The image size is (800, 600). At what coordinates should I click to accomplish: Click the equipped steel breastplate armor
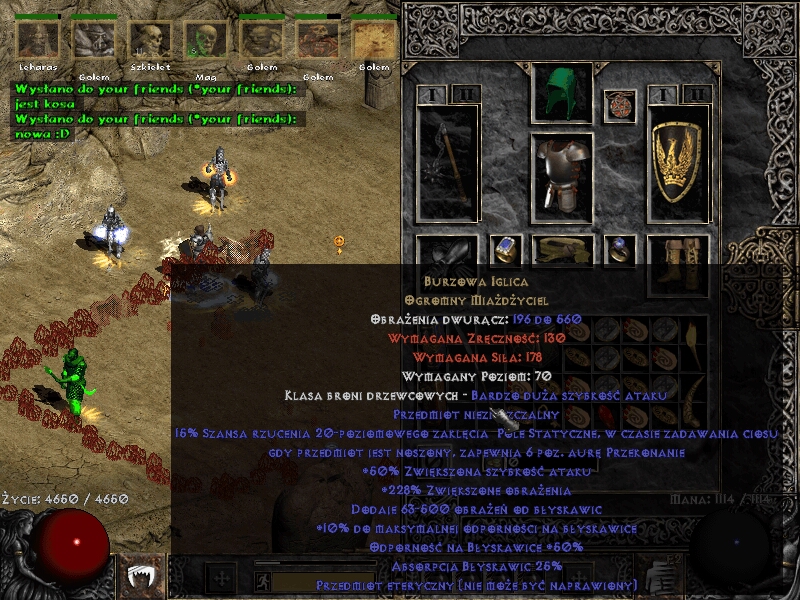562,174
